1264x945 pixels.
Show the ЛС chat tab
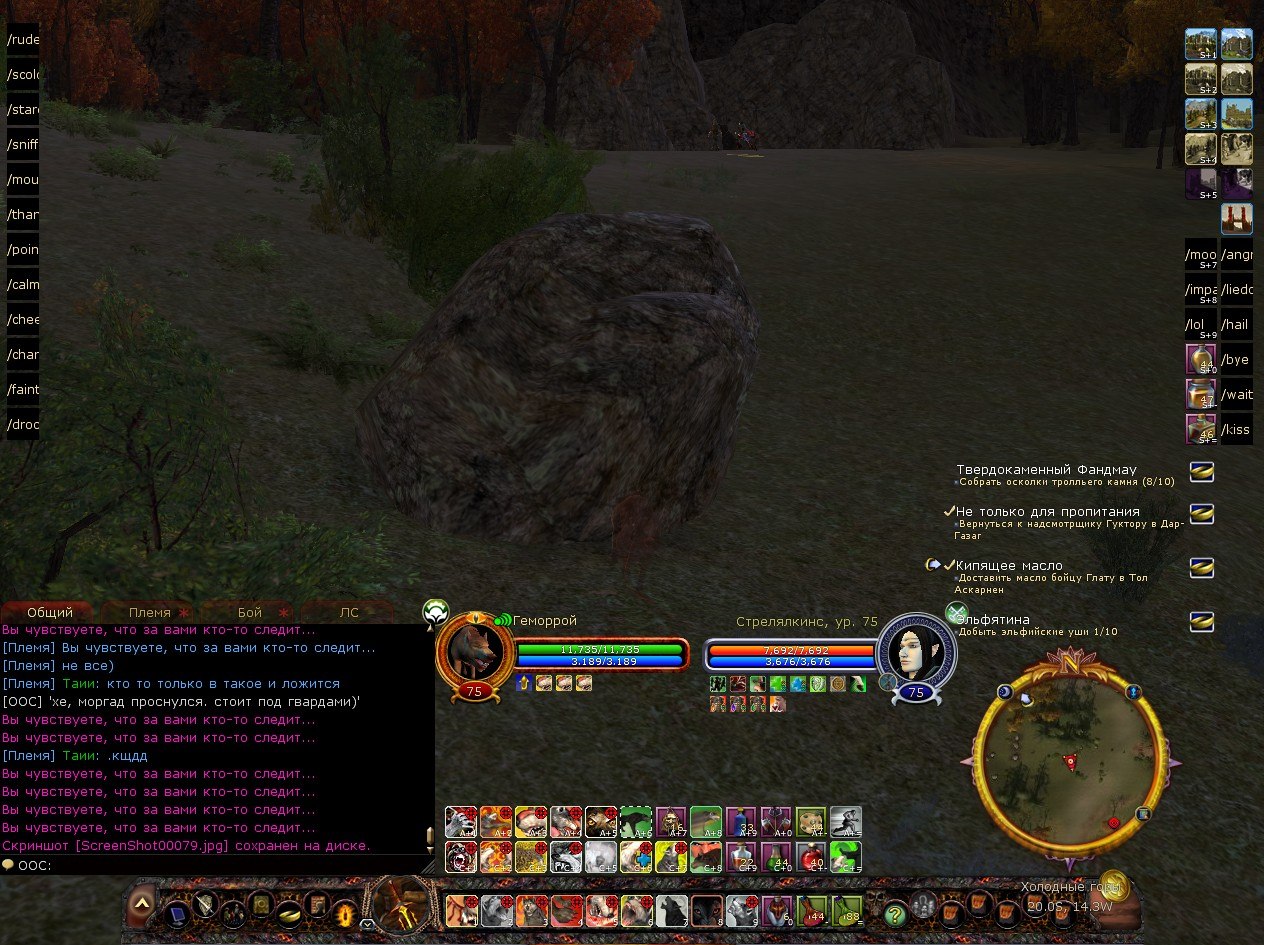click(x=349, y=612)
